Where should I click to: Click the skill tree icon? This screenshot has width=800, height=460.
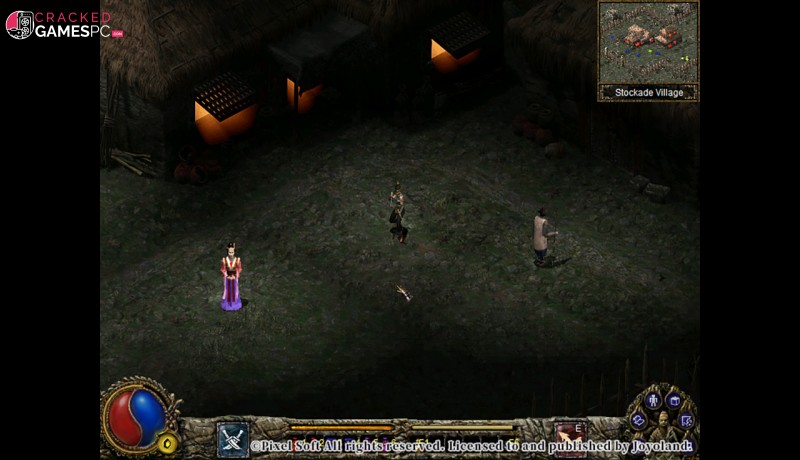[687, 421]
